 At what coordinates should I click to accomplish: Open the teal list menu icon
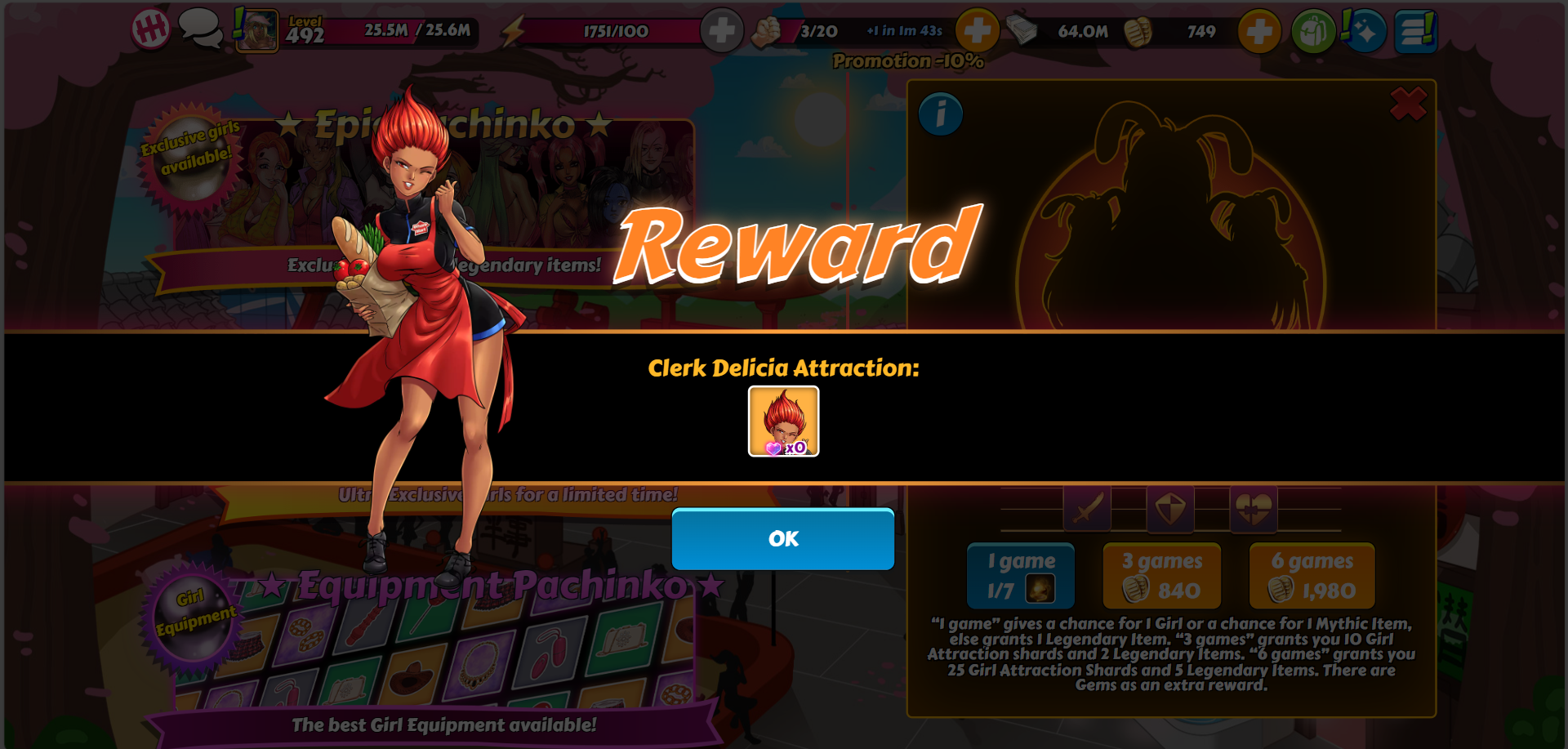(x=1415, y=32)
